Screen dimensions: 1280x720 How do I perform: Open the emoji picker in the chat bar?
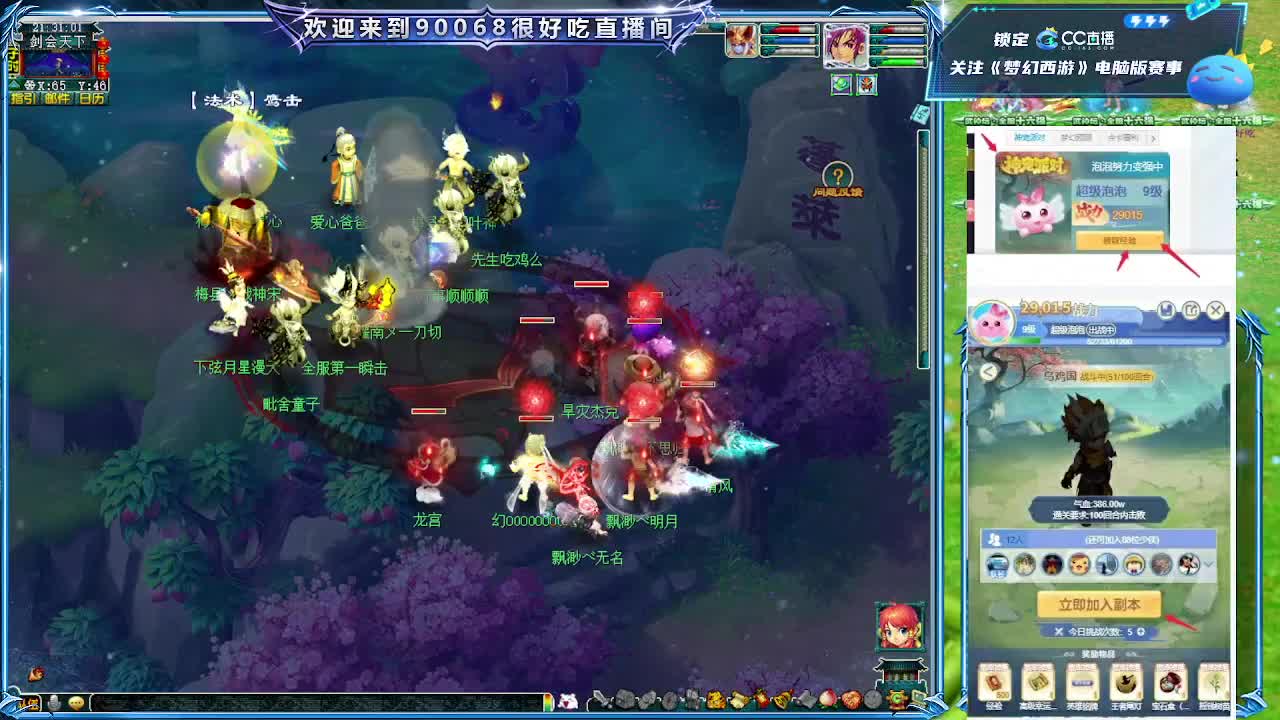click(x=75, y=702)
